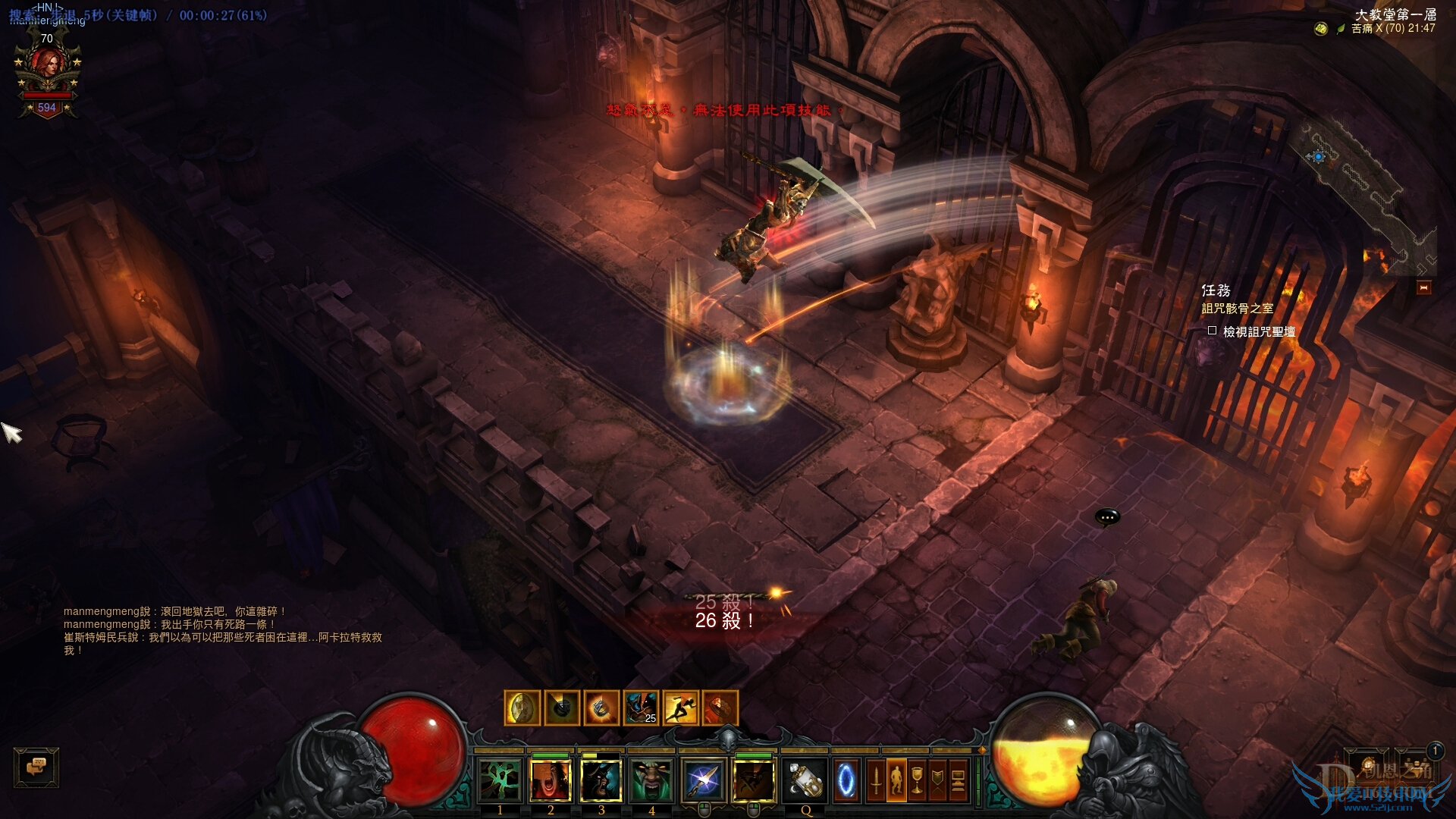Viewport: 1456px width, 819px height.
Task: Inspect the buff icon with 25 stacks
Action: click(x=641, y=708)
